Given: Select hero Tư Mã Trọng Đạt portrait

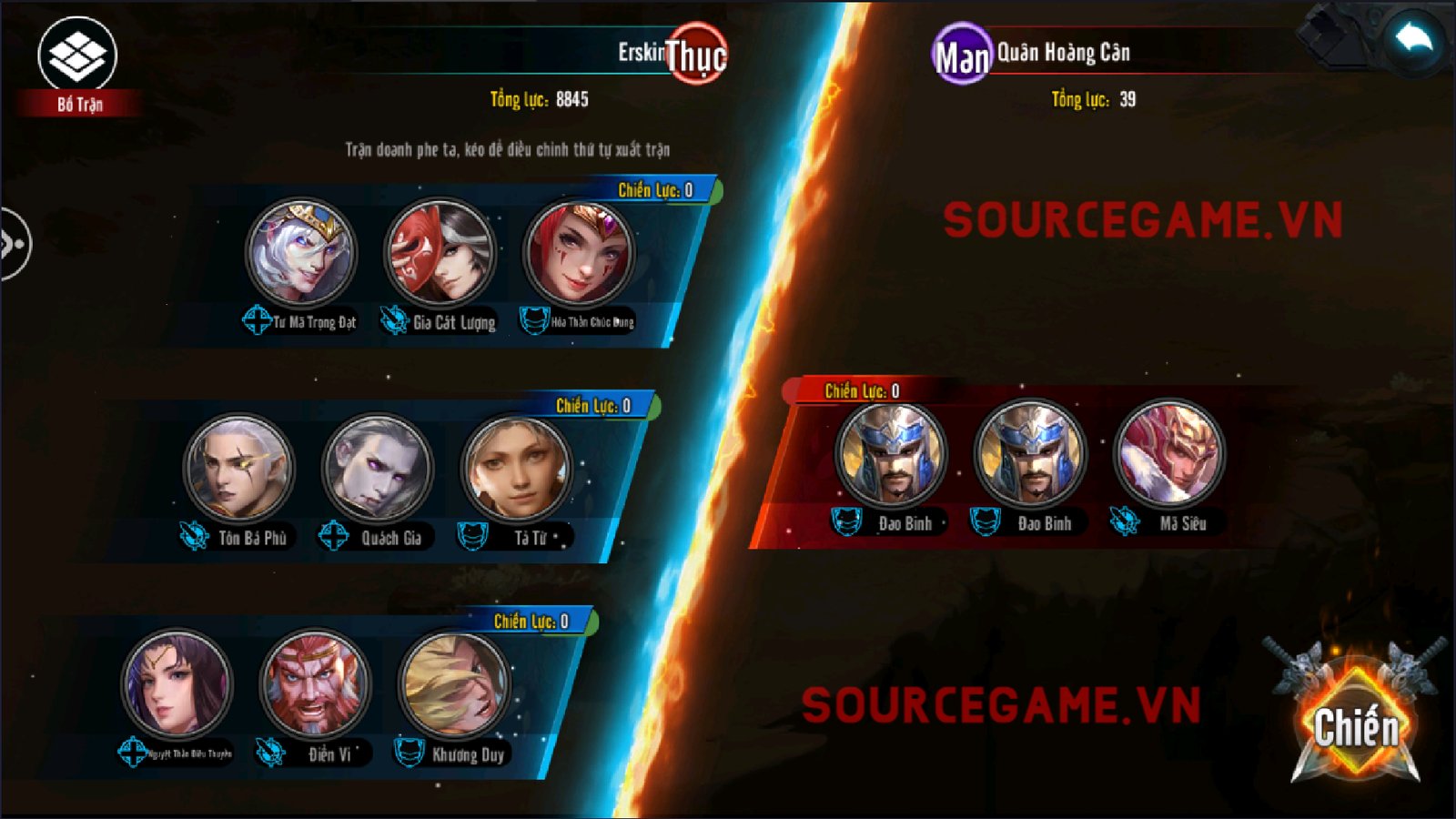Looking at the screenshot, I should tap(301, 253).
